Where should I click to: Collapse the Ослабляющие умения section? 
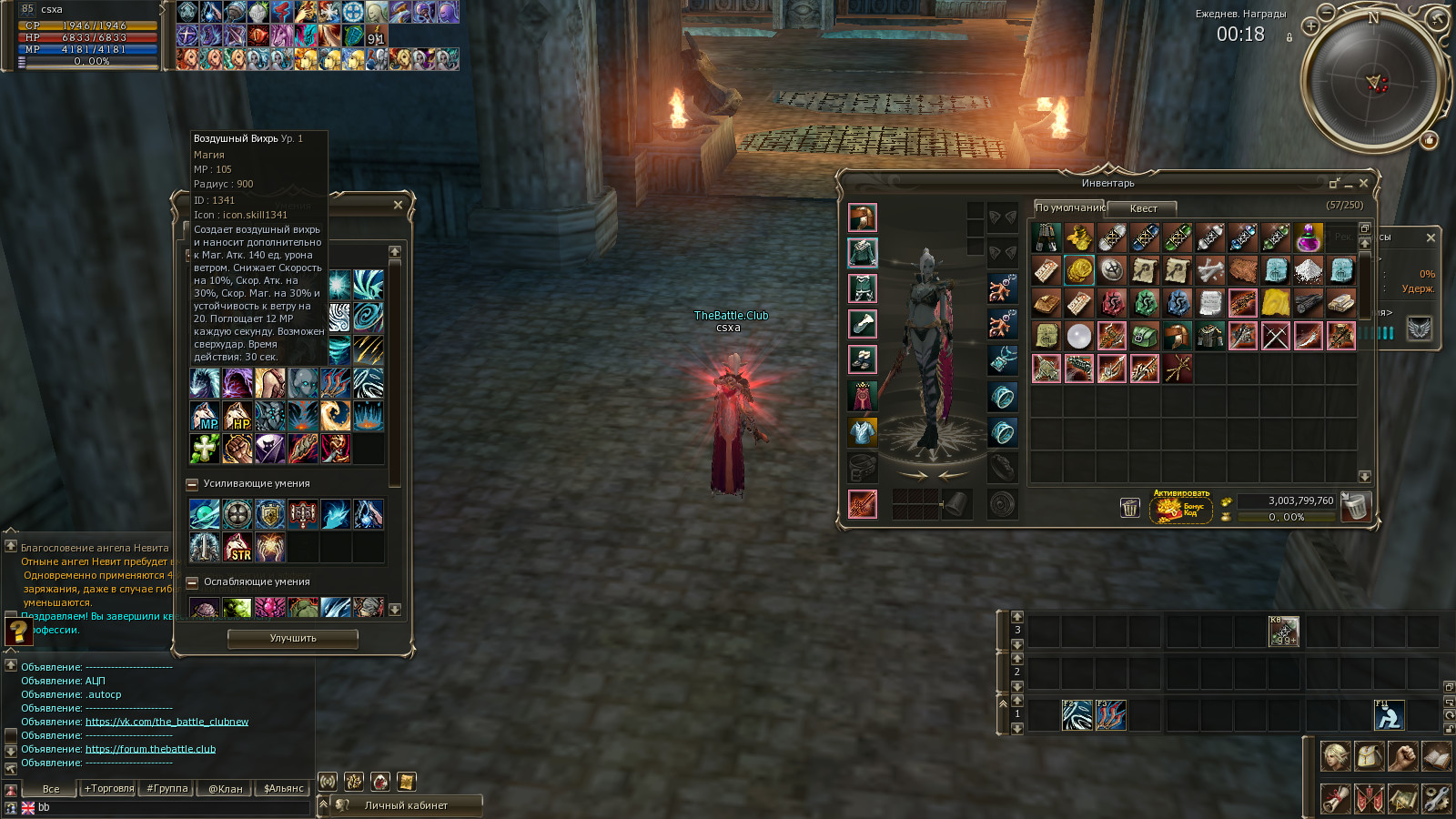coord(192,582)
